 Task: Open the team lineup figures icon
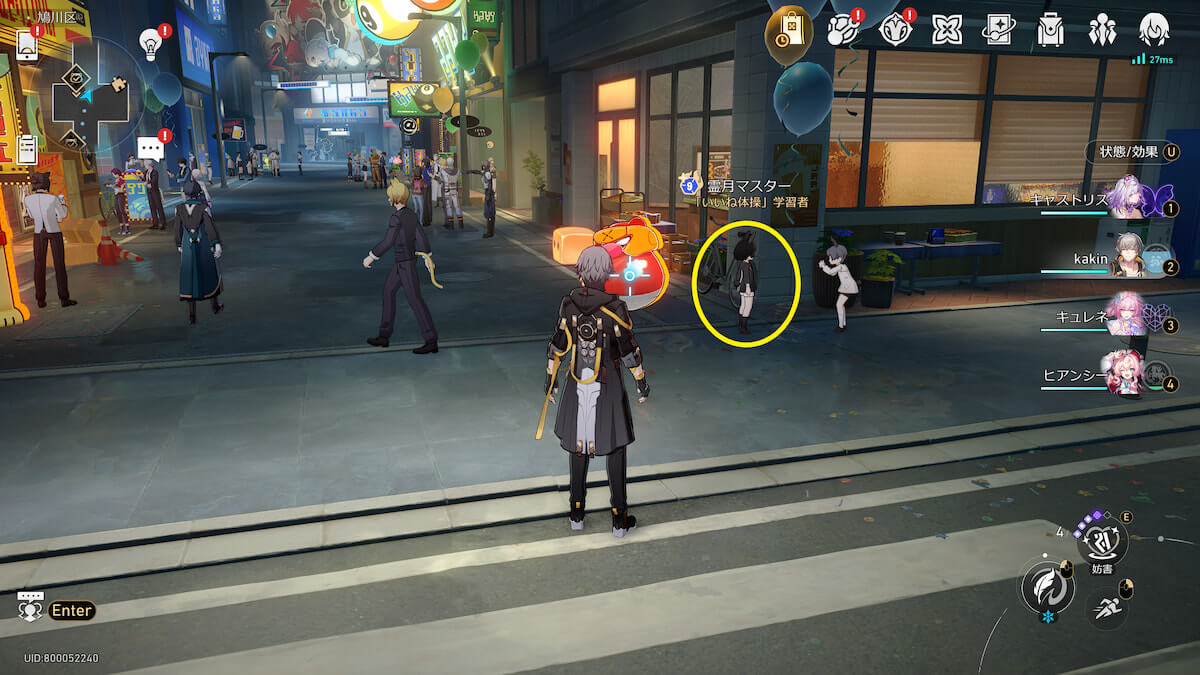tap(1102, 30)
